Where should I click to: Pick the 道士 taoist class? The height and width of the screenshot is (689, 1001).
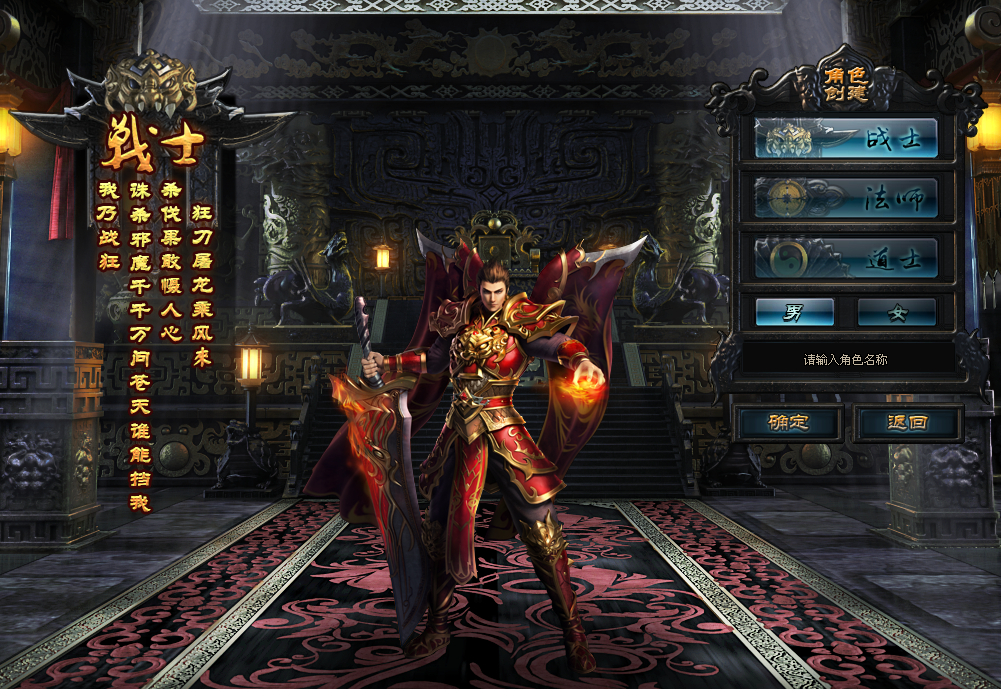(846, 258)
